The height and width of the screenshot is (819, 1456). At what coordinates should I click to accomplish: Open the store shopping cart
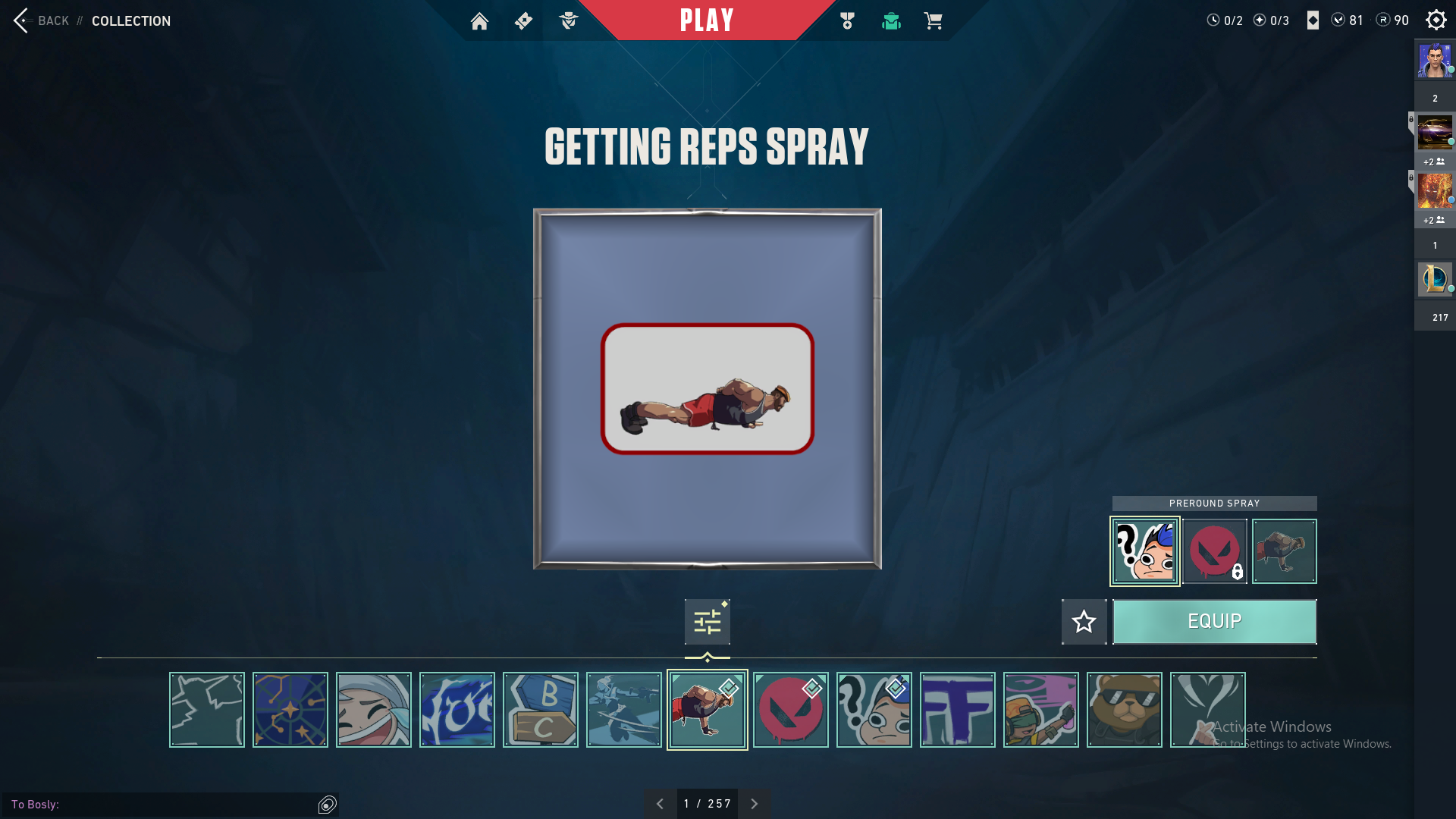click(x=934, y=21)
